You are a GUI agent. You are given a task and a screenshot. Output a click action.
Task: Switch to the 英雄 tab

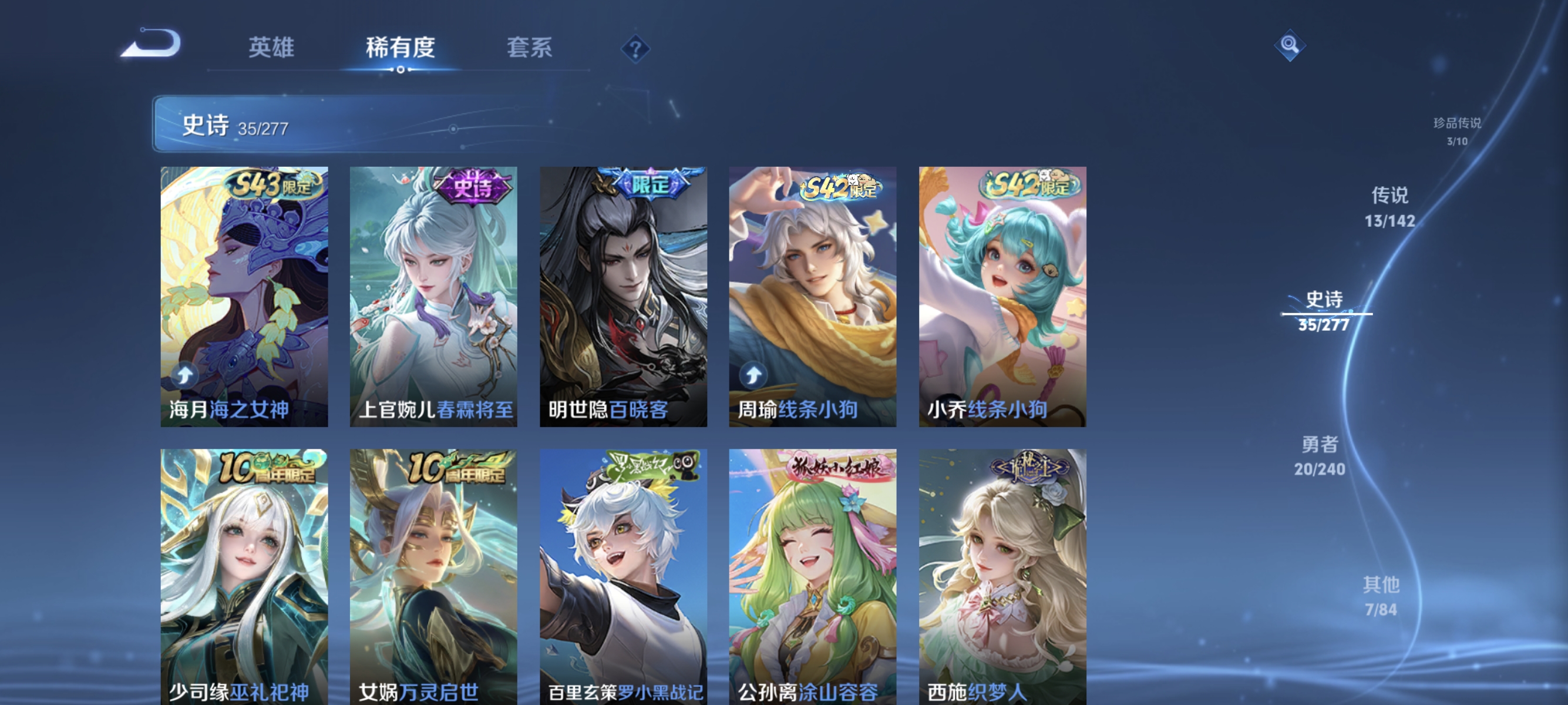coord(271,49)
